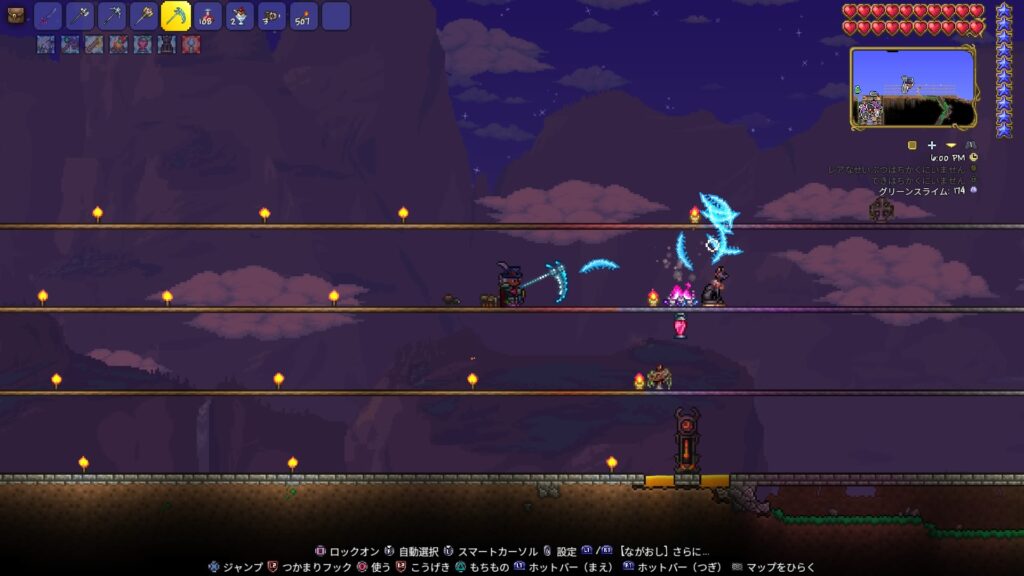
Task: Select the pickaxe-axe hotbar slot
Action: point(112,16)
